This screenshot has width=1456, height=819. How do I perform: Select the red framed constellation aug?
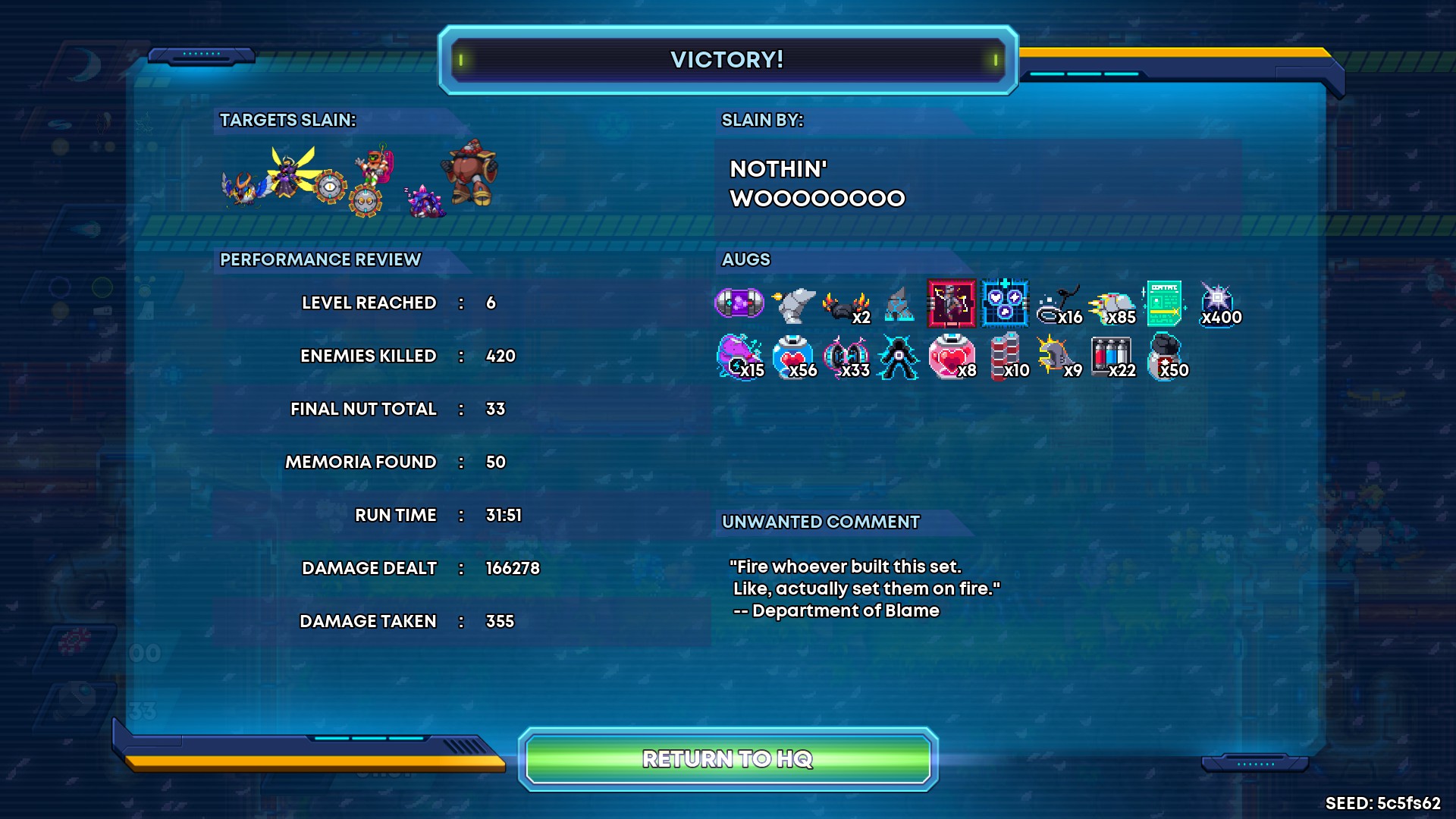pyautogui.click(x=951, y=303)
